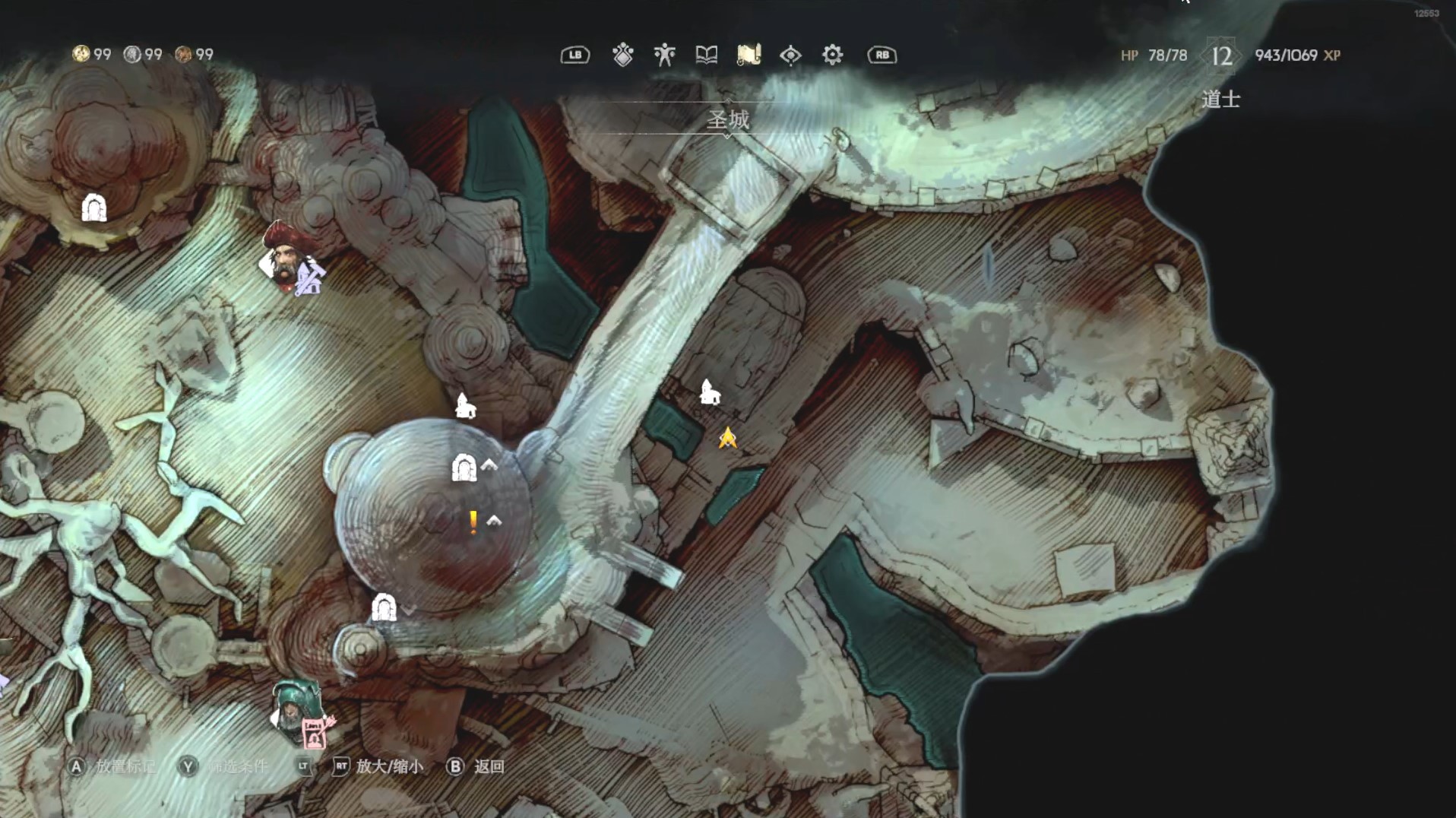1456x818 pixels.
Task: Click the orange exclamation quest marker
Action: point(473,522)
